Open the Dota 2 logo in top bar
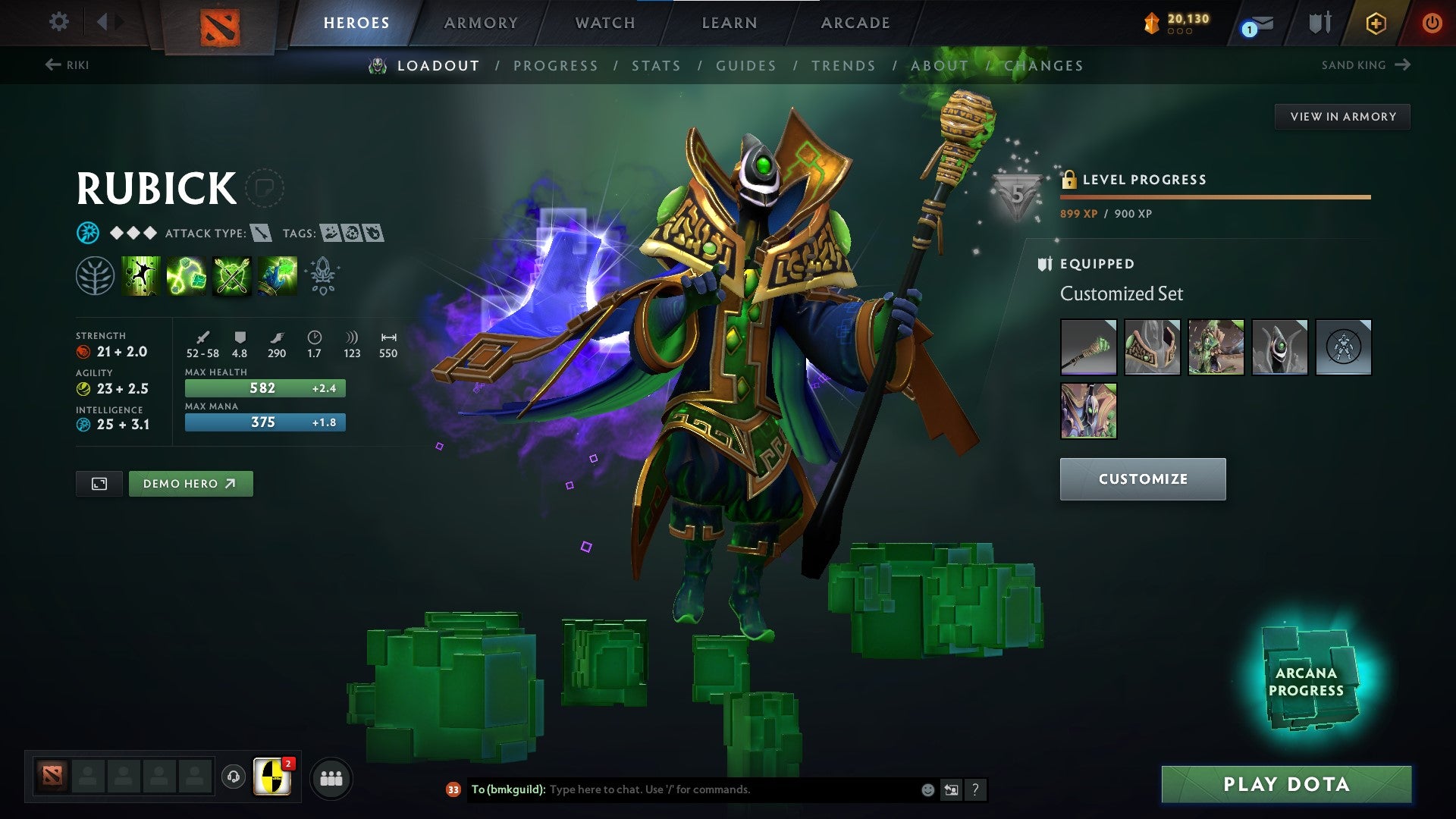 coord(219,23)
